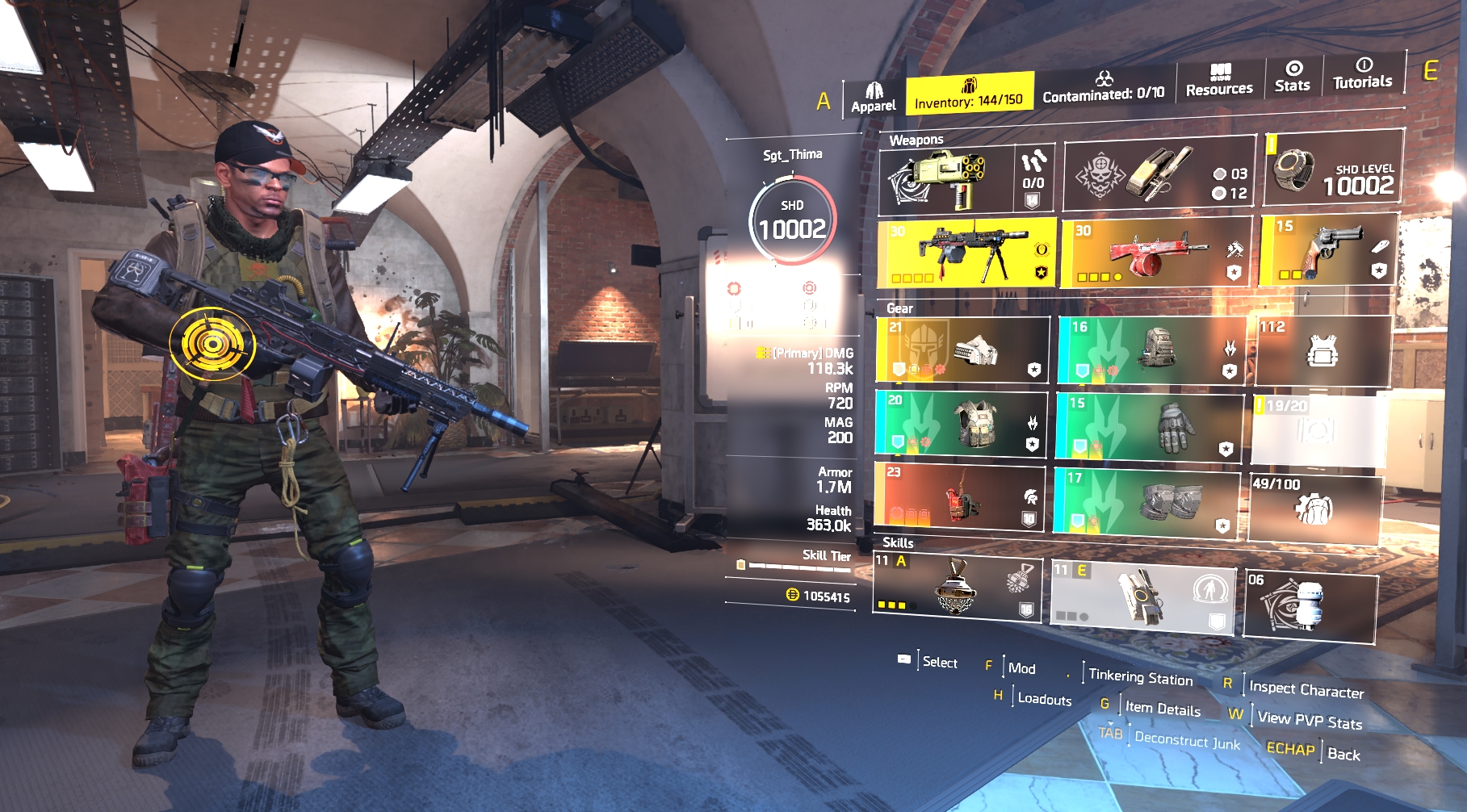Viewport: 1467px width, 812px height.
Task: Choose the red secondary weapon slot
Action: tap(1156, 251)
